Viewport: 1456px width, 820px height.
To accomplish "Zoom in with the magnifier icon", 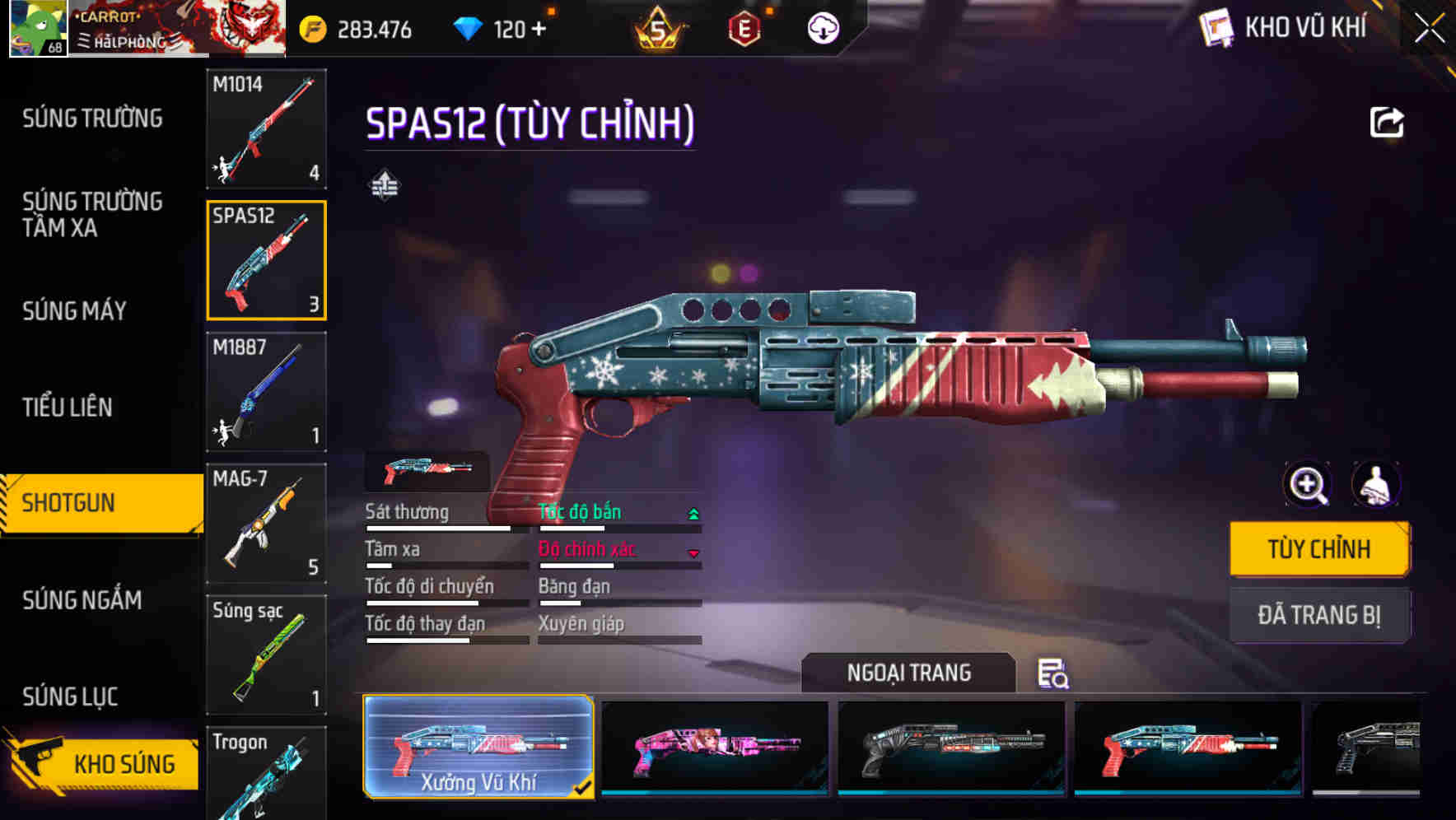I will pyautogui.click(x=1308, y=485).
